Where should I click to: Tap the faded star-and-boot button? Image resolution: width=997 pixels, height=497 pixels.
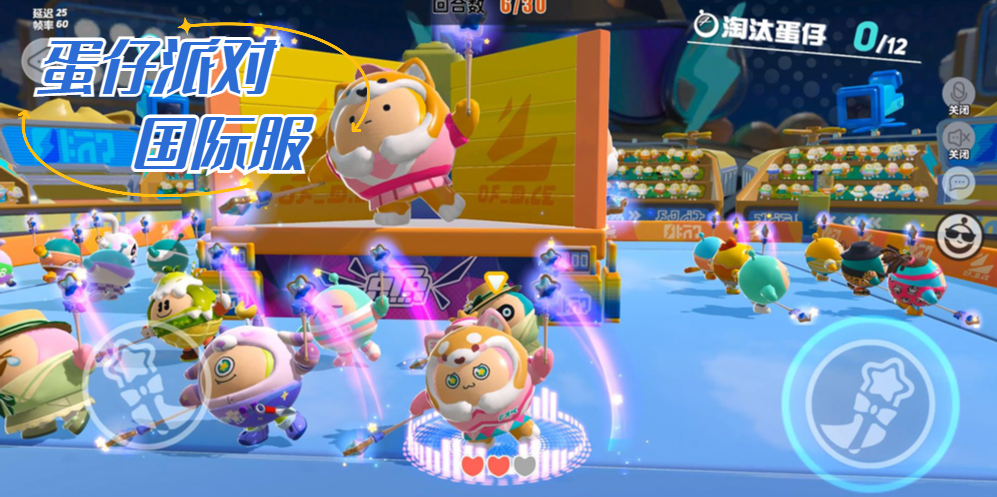pyautogui.click(x=139, y=384)
